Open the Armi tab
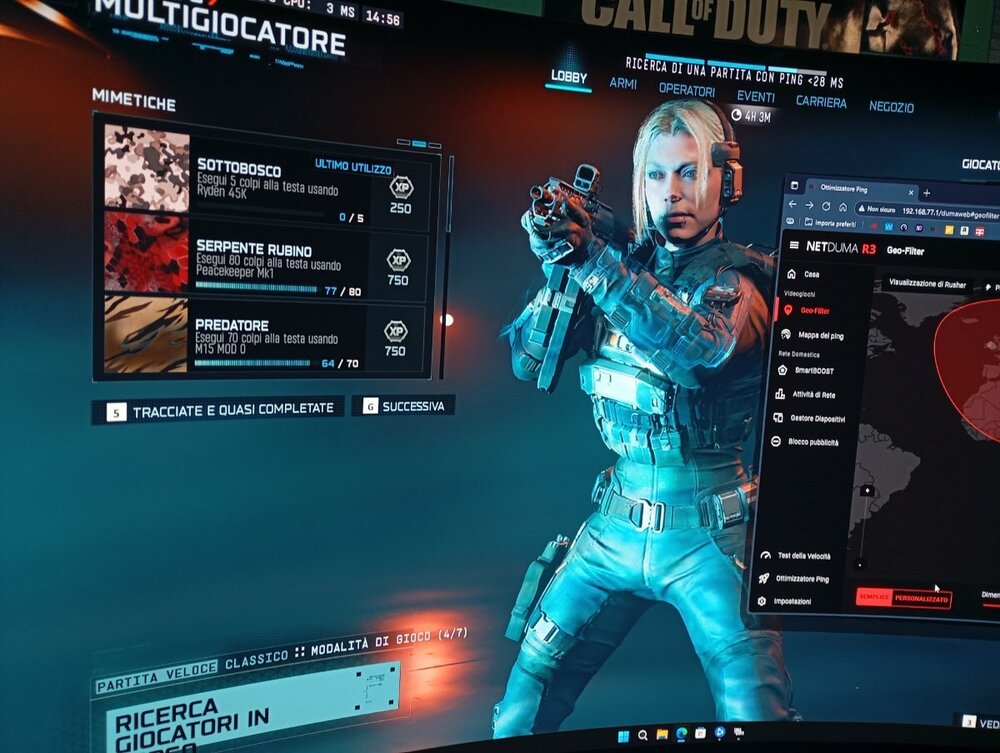This screenshot has height=753, width=1000. coord(623,84)
